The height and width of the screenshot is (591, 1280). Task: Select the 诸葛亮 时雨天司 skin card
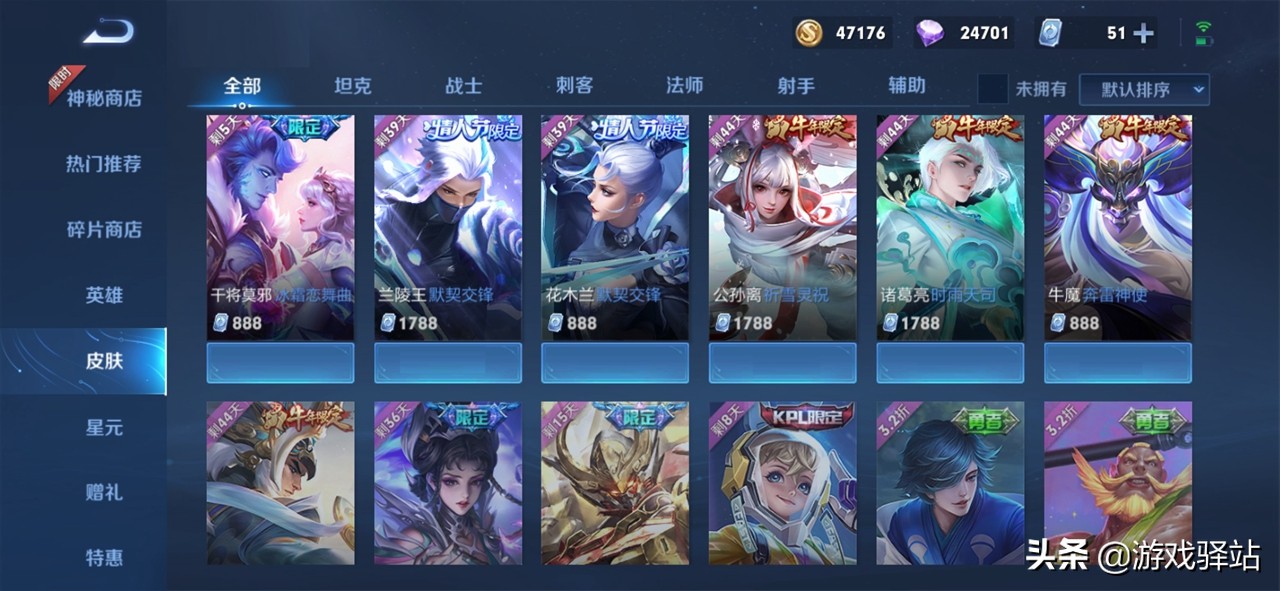tap(950, 228)
